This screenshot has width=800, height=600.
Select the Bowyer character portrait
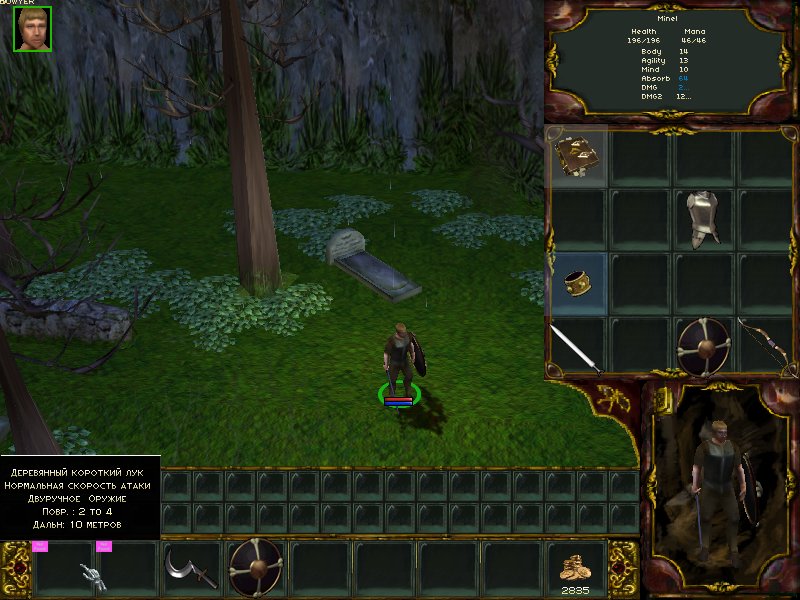coord(32,28)
